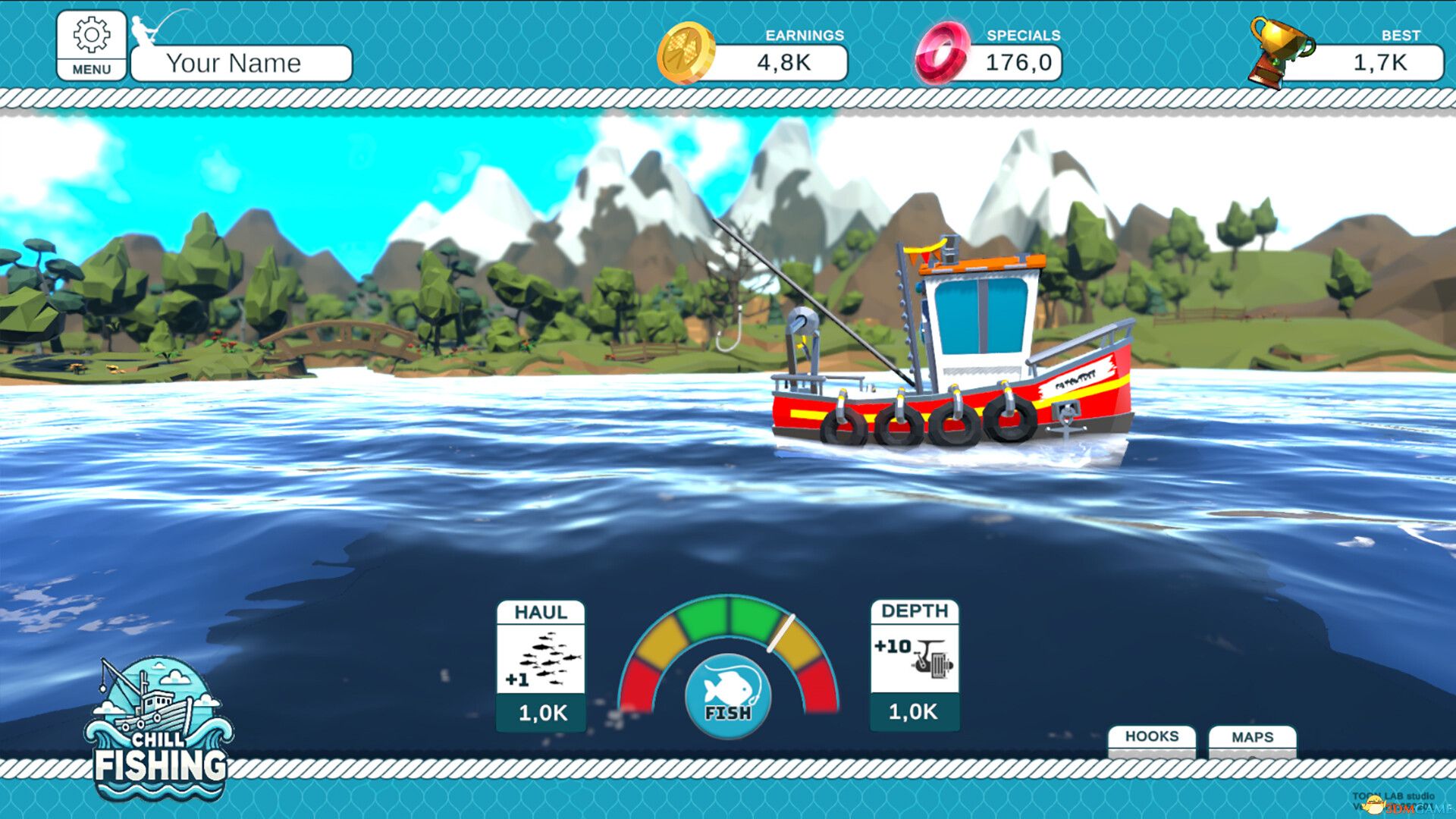This screenshot has height=819, width=1456.
Task: Click the gold coin Earnings icon
Action: 686,53
